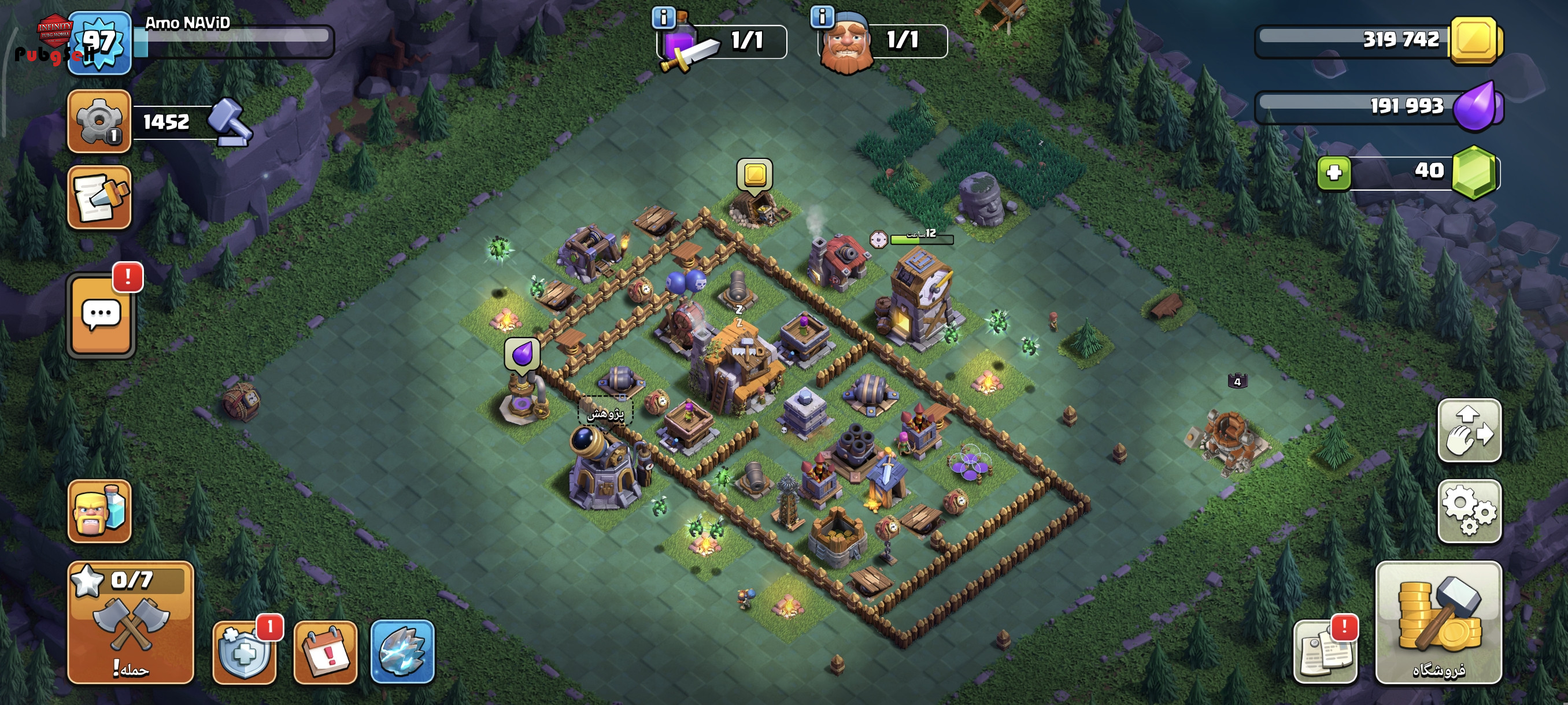Open the blue ore crystal button

(x=402, y=652)
